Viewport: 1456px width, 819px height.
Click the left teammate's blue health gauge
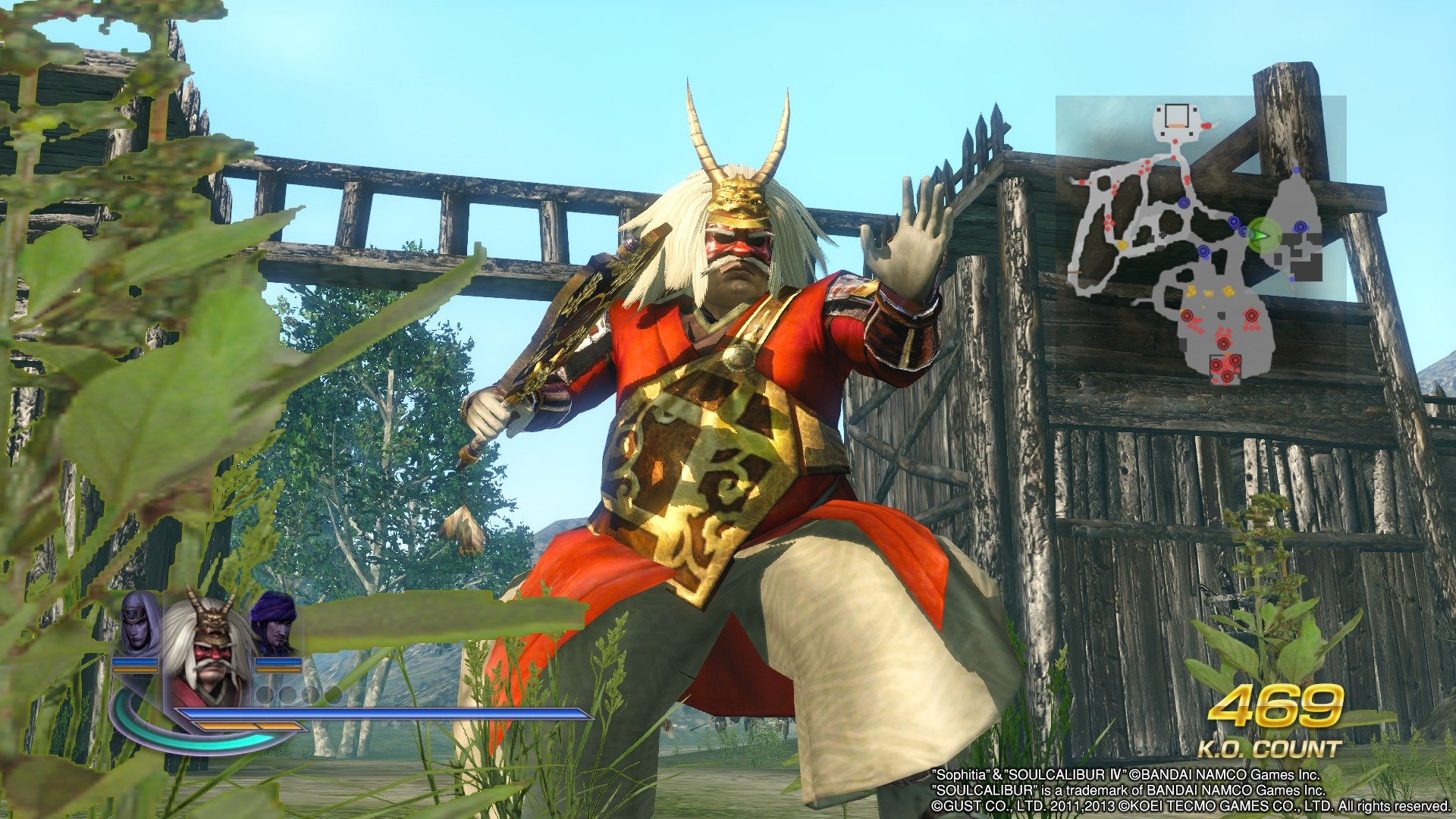(x=135, y=661)
